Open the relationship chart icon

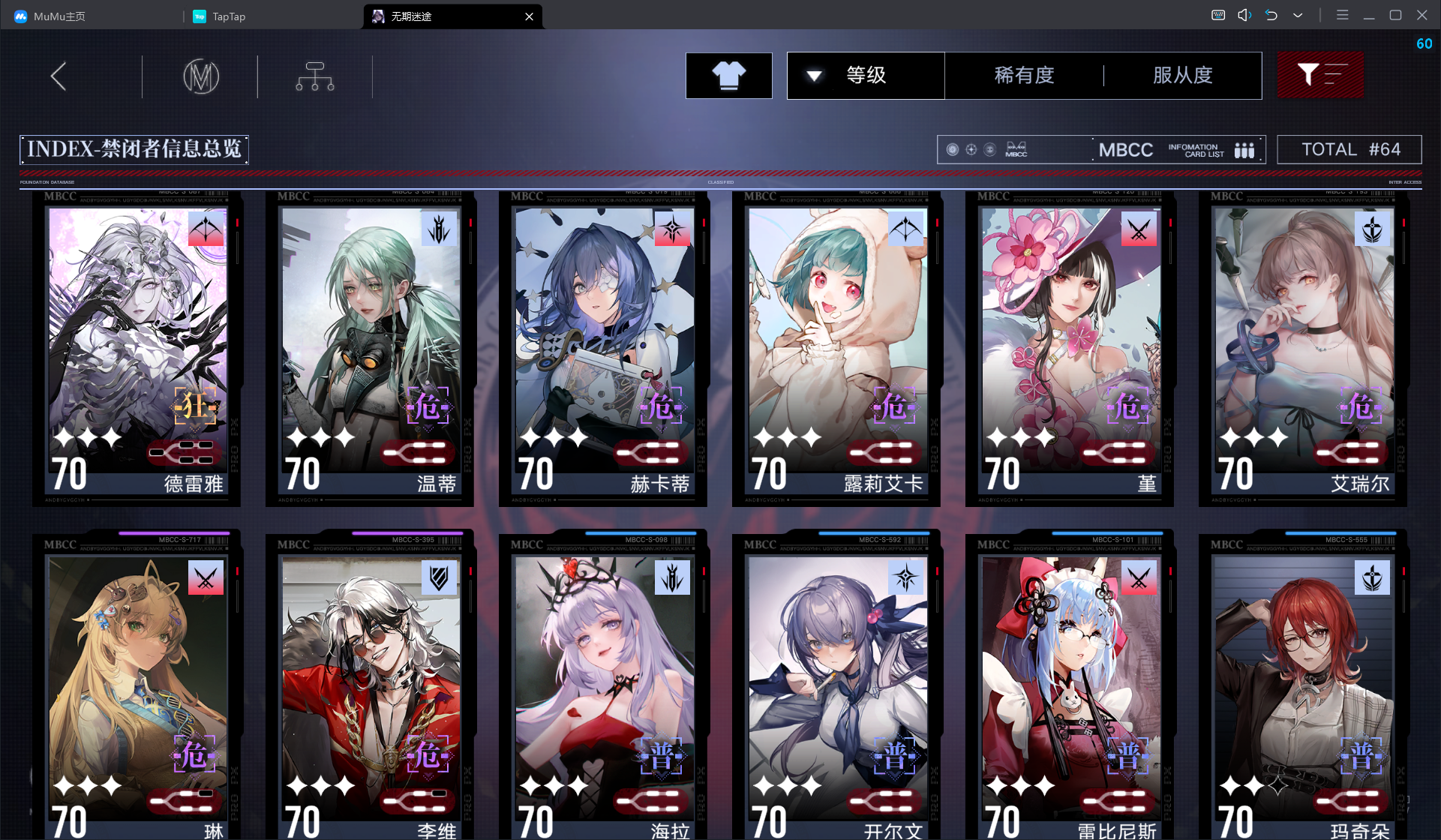coord(315,76)
